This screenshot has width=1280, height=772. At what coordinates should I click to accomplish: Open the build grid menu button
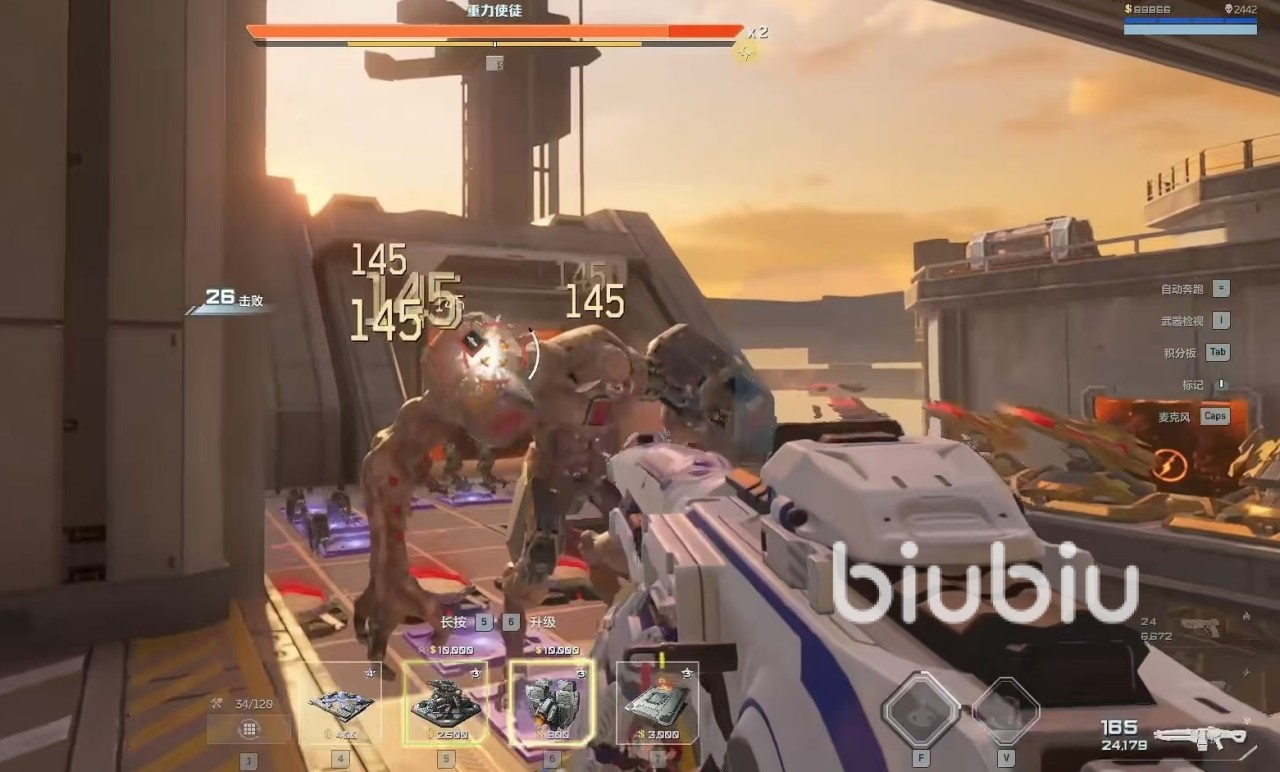pos(248,729)
